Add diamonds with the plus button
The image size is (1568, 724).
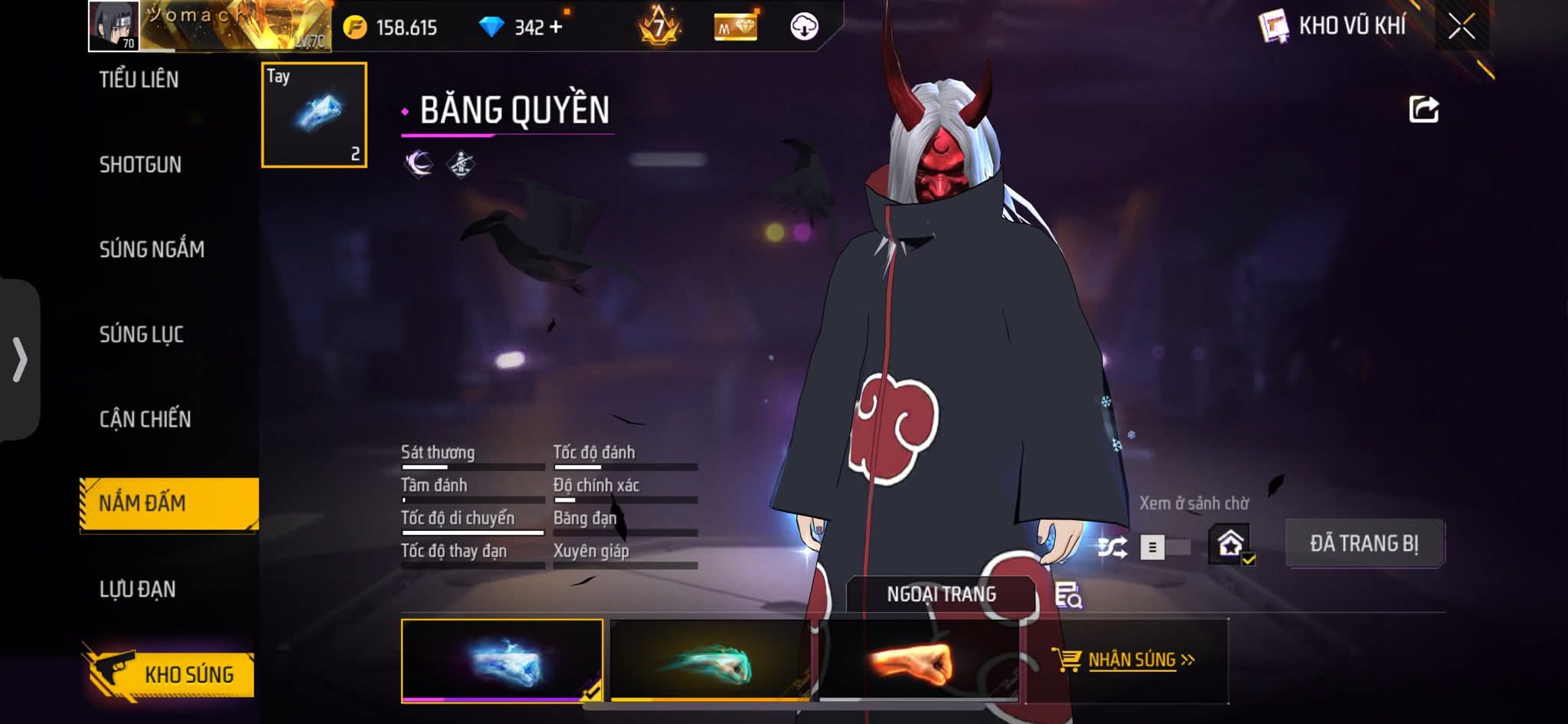point(556,28)
